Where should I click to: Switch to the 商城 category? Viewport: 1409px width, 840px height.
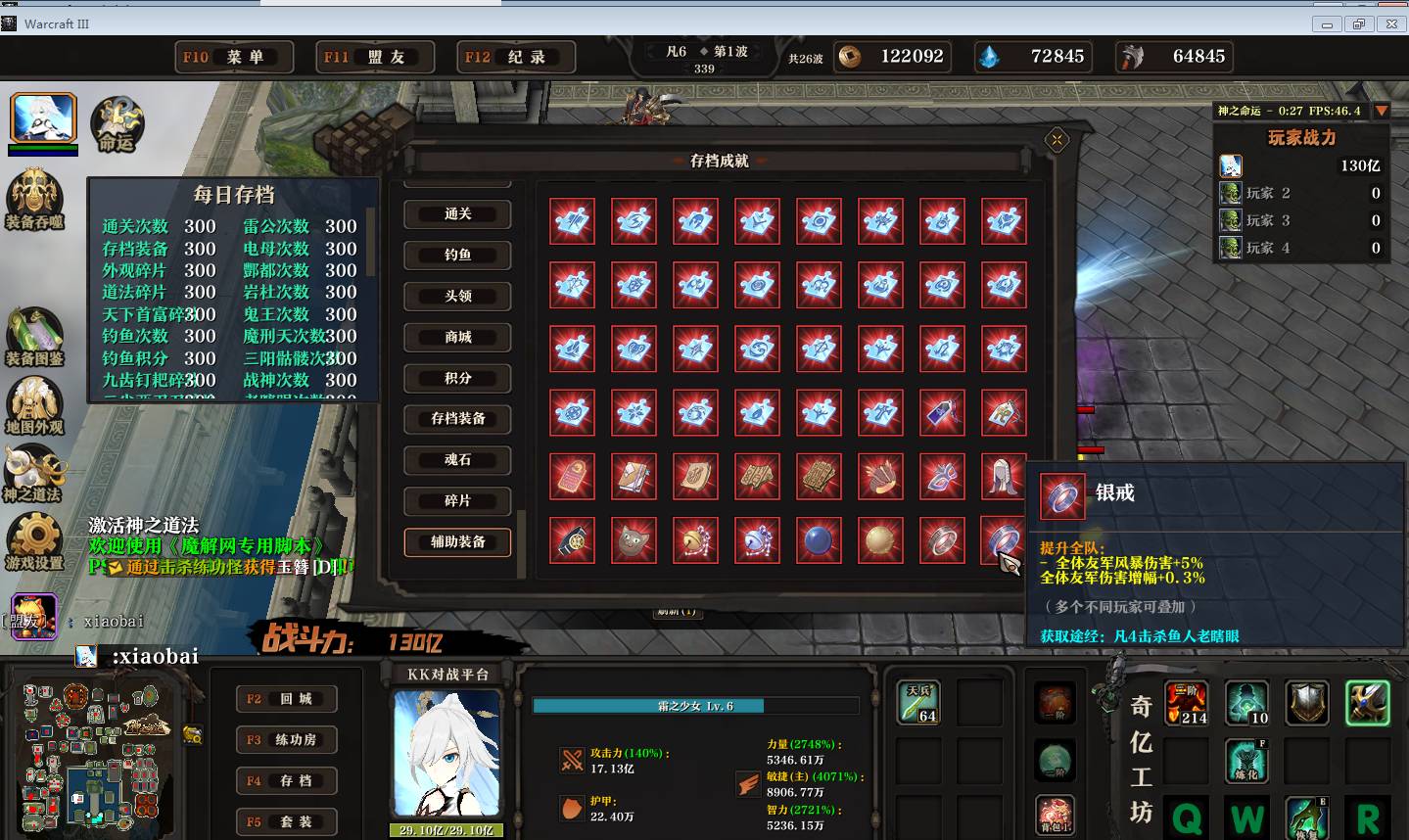coord(457,337)
